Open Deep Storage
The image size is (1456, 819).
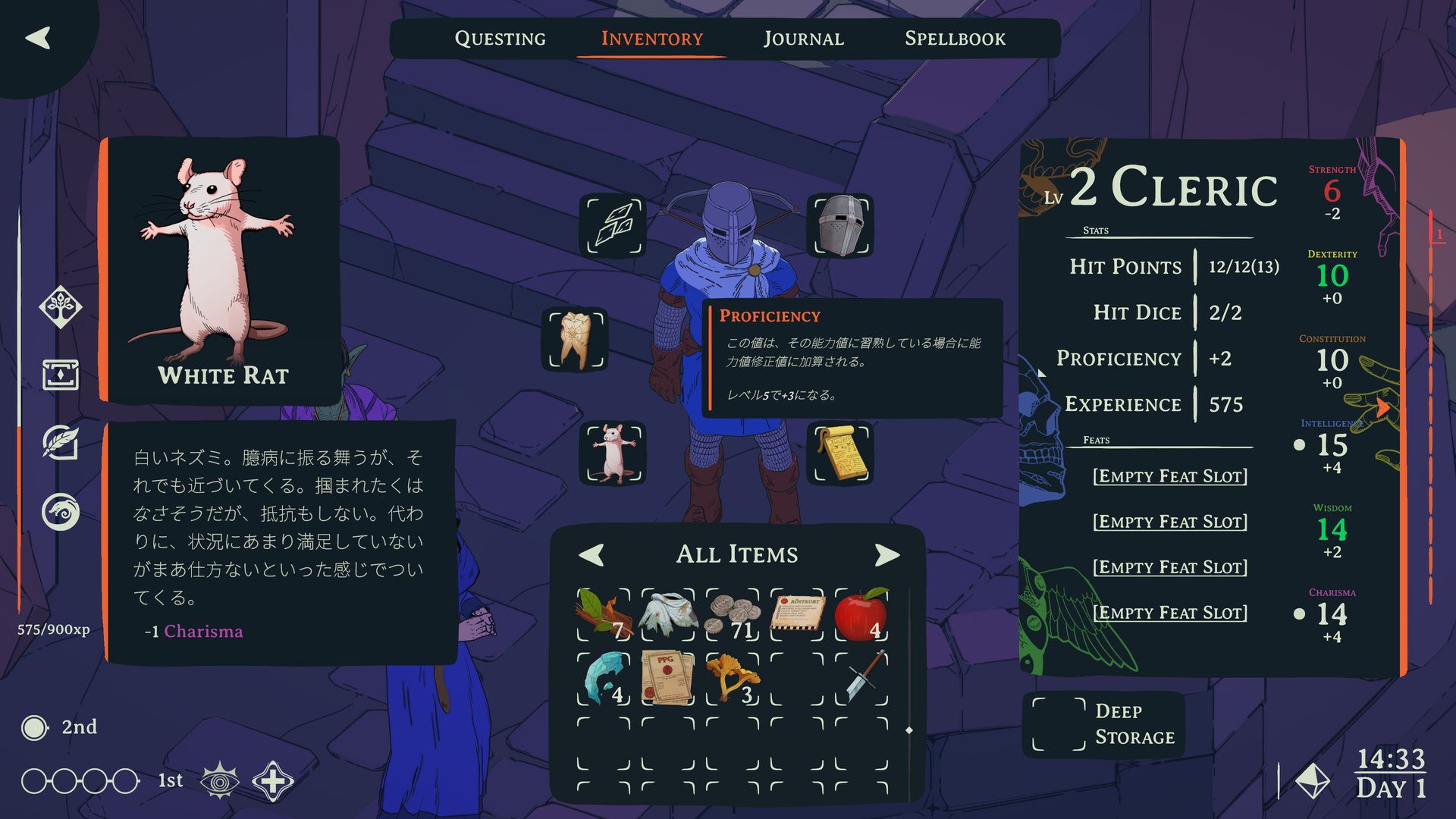click(1103, 724)
